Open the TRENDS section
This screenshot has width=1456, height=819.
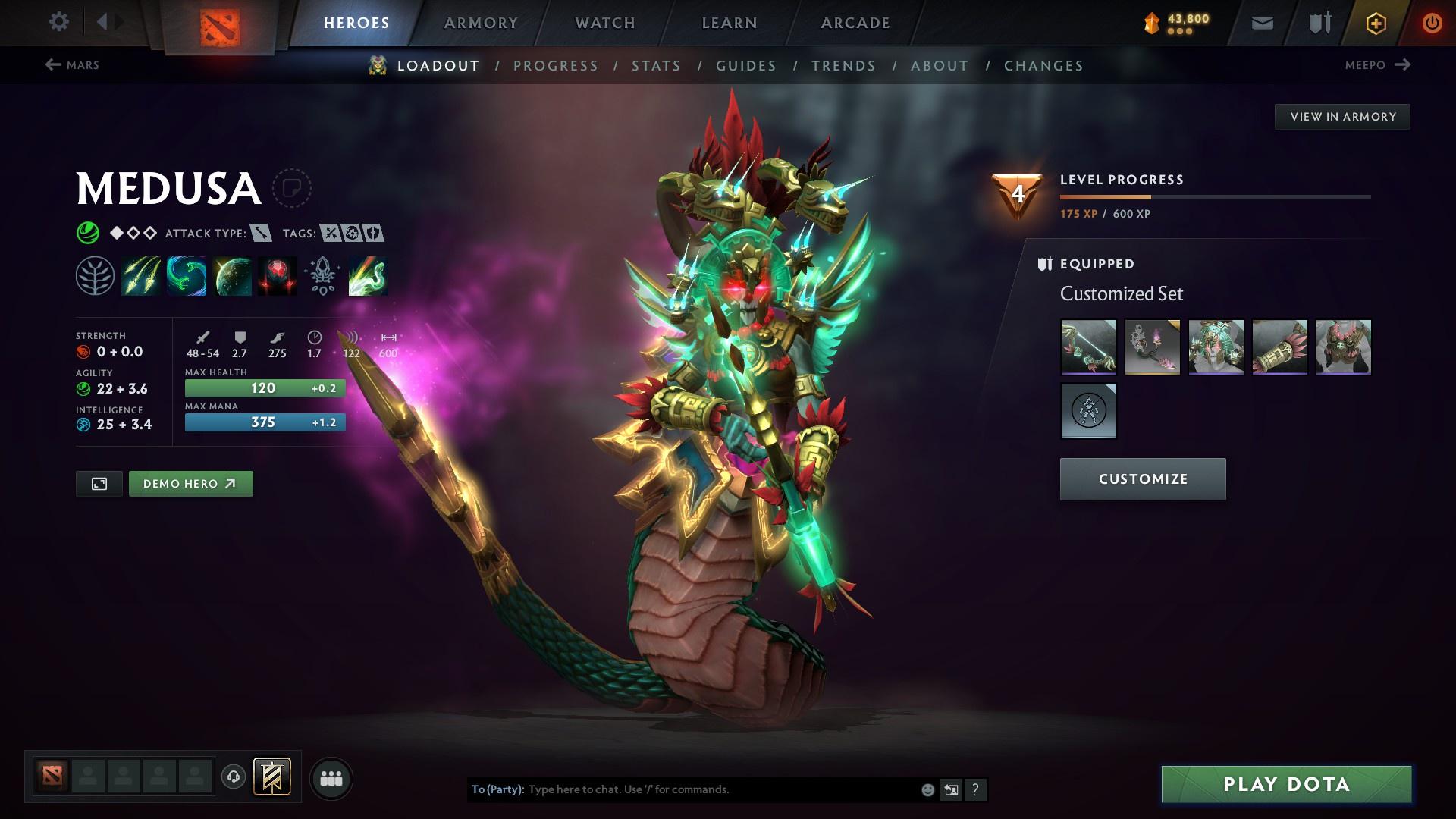click(843, 66)
